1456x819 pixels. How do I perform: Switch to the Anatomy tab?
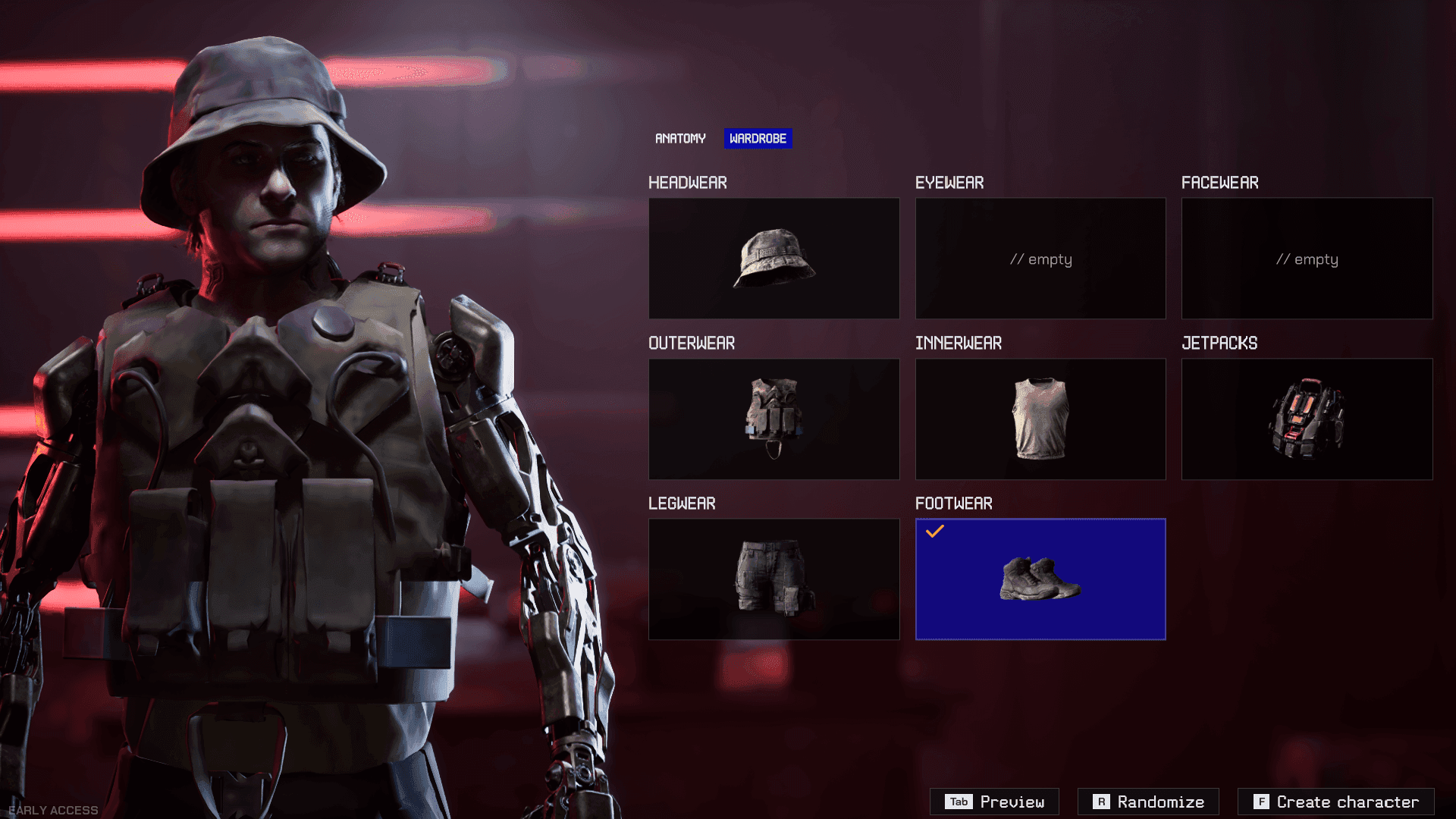click(x=680, y=139)
